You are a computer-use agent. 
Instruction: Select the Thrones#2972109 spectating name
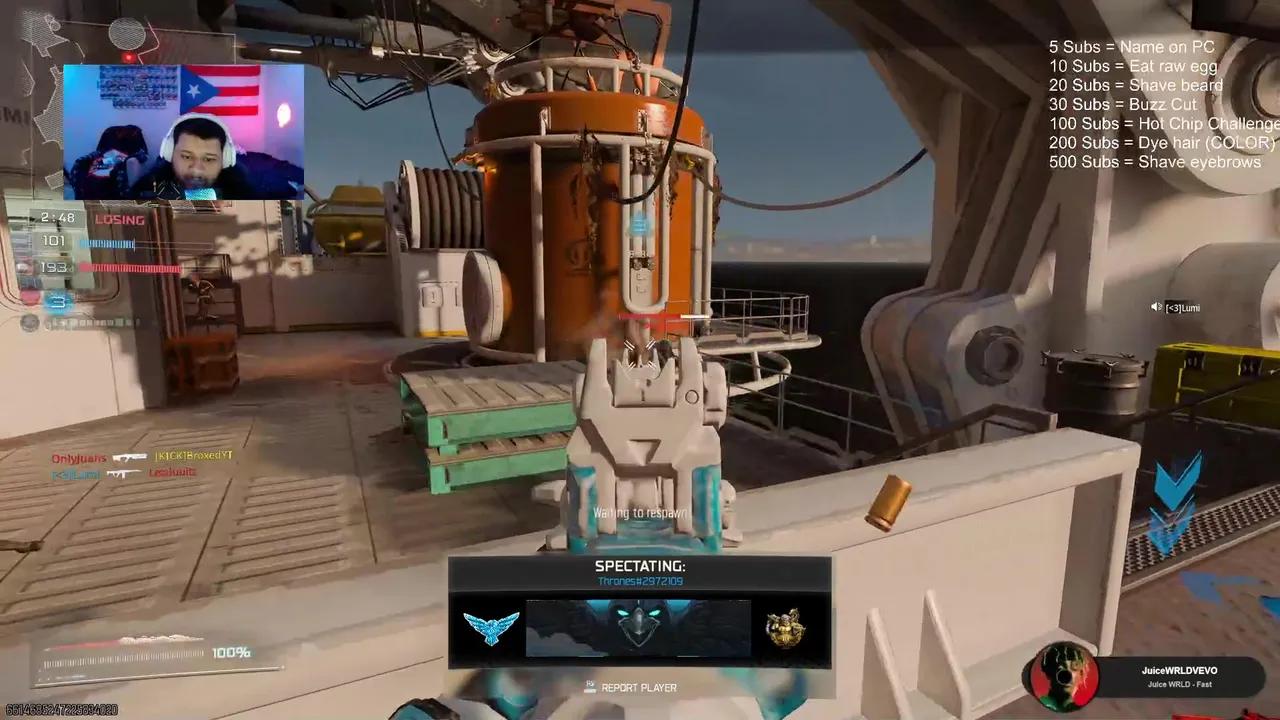(639, 579)
